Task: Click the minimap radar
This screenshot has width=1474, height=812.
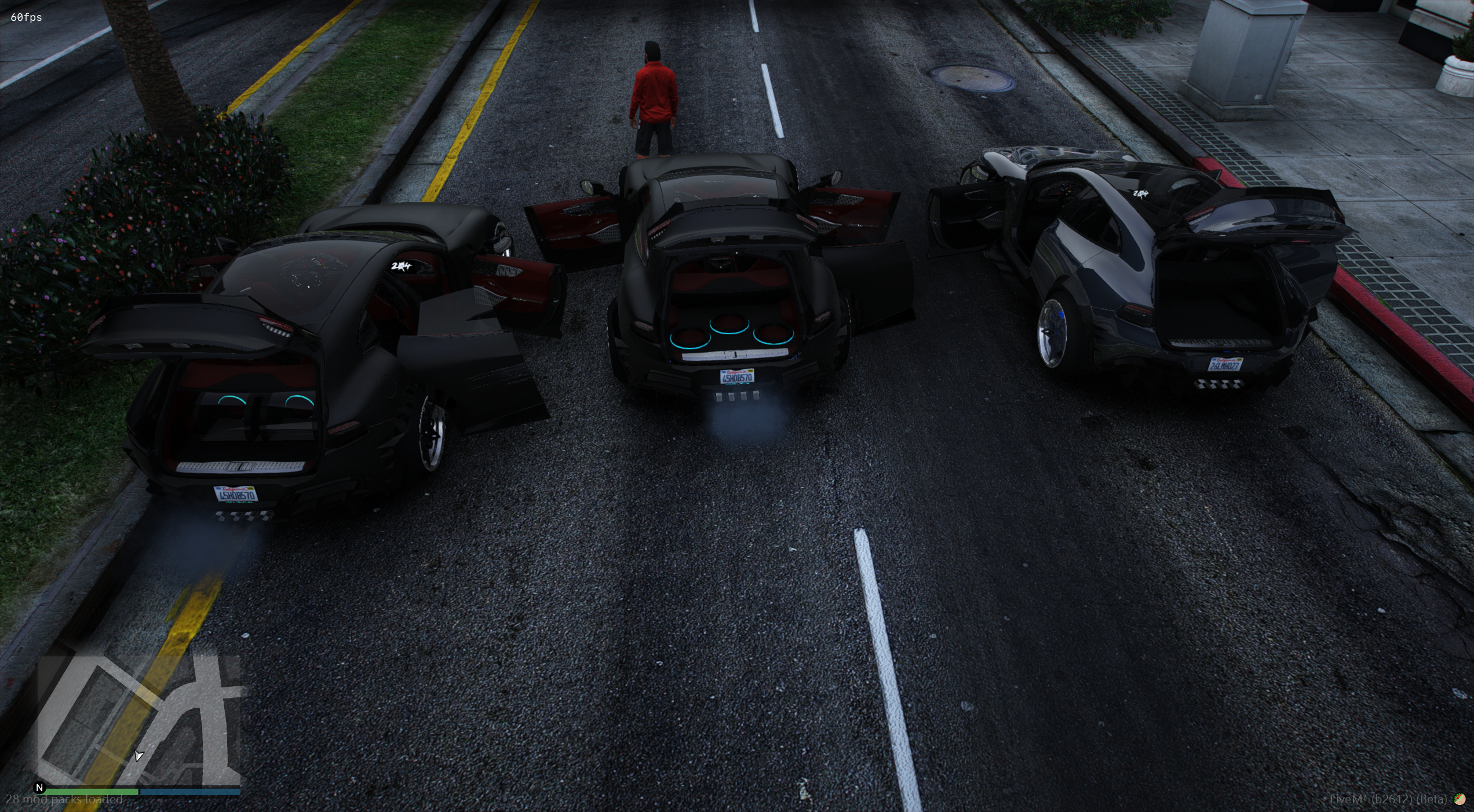Action: coord(139,719)
